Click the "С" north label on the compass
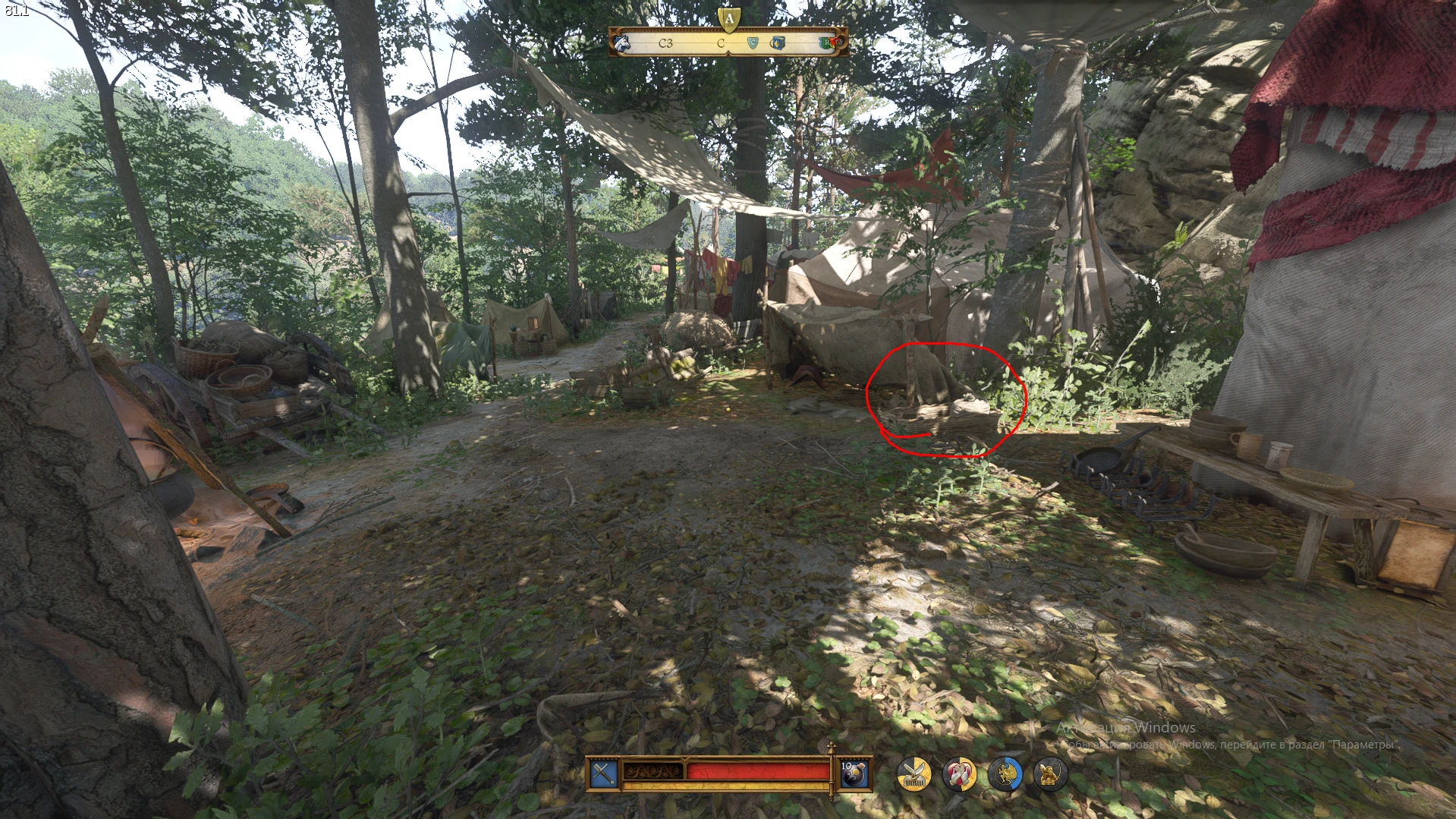 722,44
